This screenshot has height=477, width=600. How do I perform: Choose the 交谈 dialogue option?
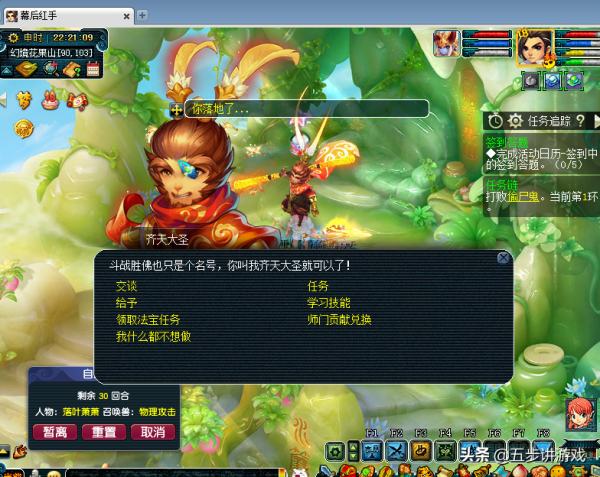click(x=126, y=286)
